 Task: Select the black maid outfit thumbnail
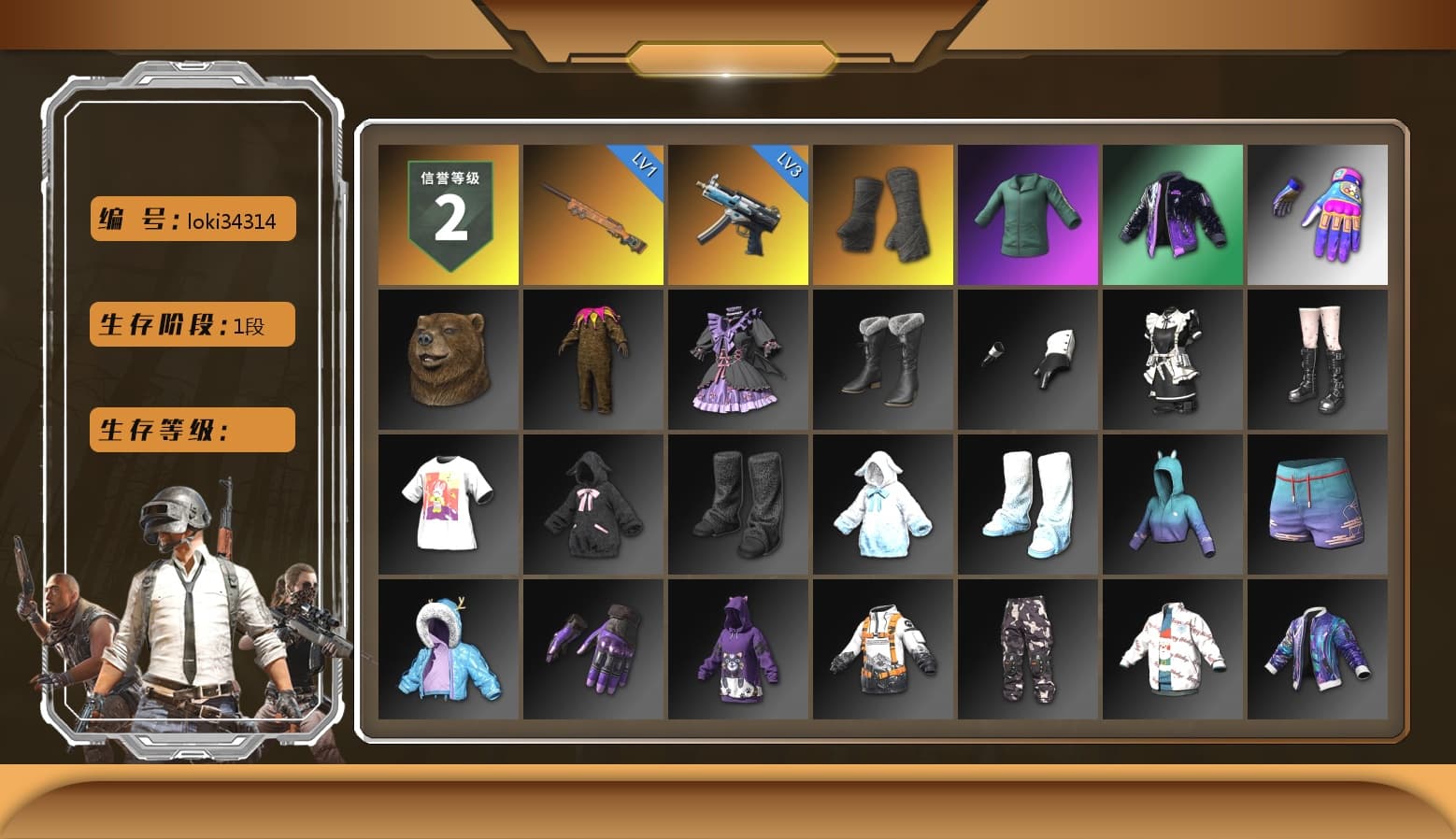(x=1175, y=360)
